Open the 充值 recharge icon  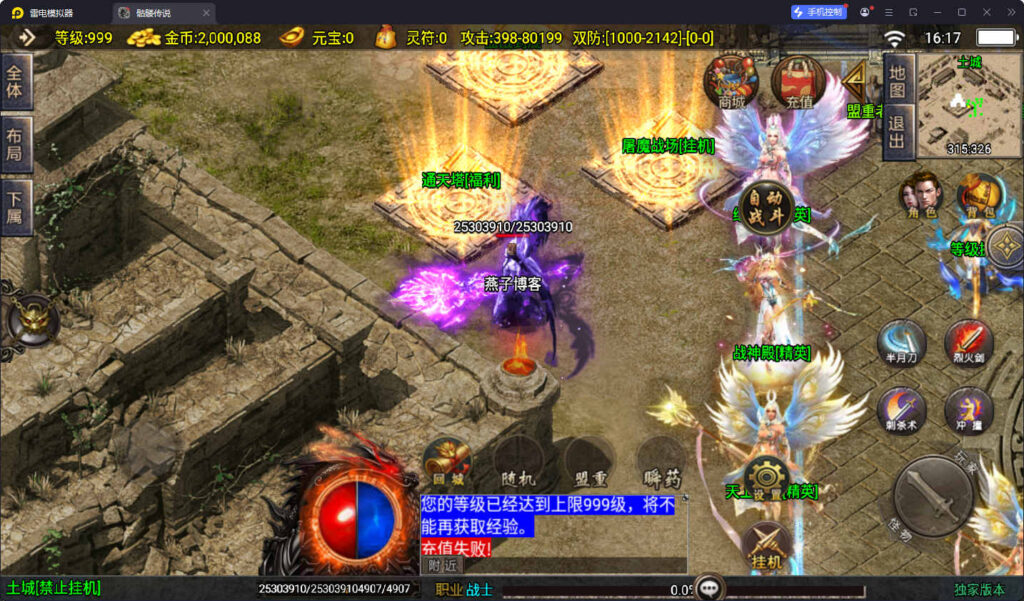tap(798, 80)
